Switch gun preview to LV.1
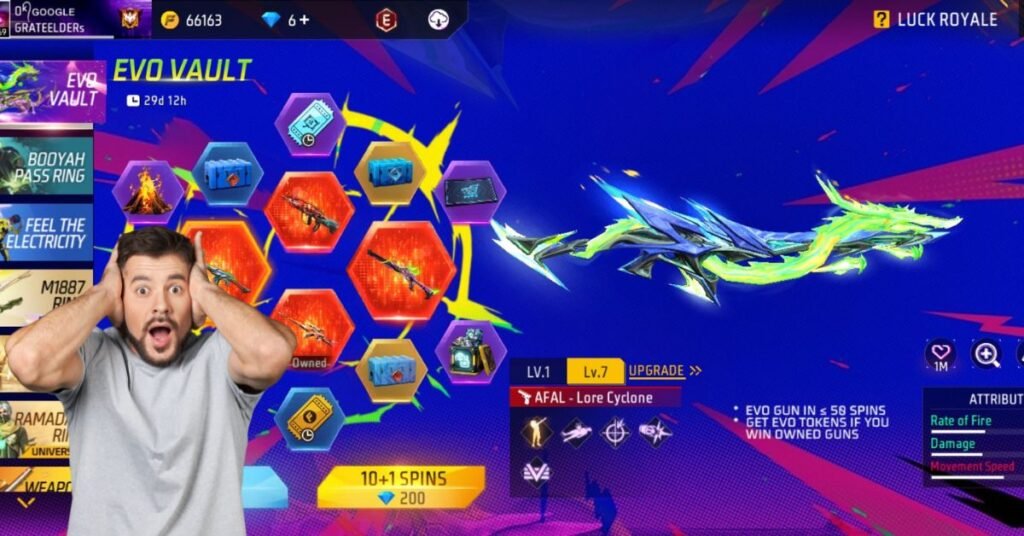1024x536 pixels. tap(538, 371)
